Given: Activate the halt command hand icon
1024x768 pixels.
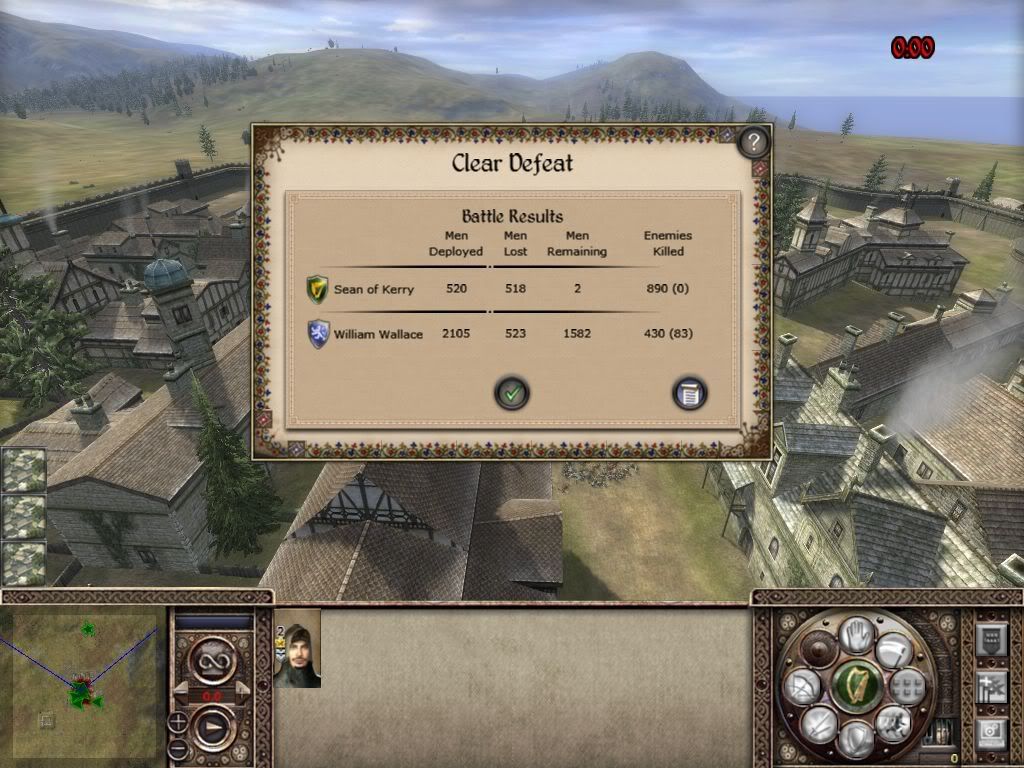Looking at the screenshot, I should click(x=856, y=635).
